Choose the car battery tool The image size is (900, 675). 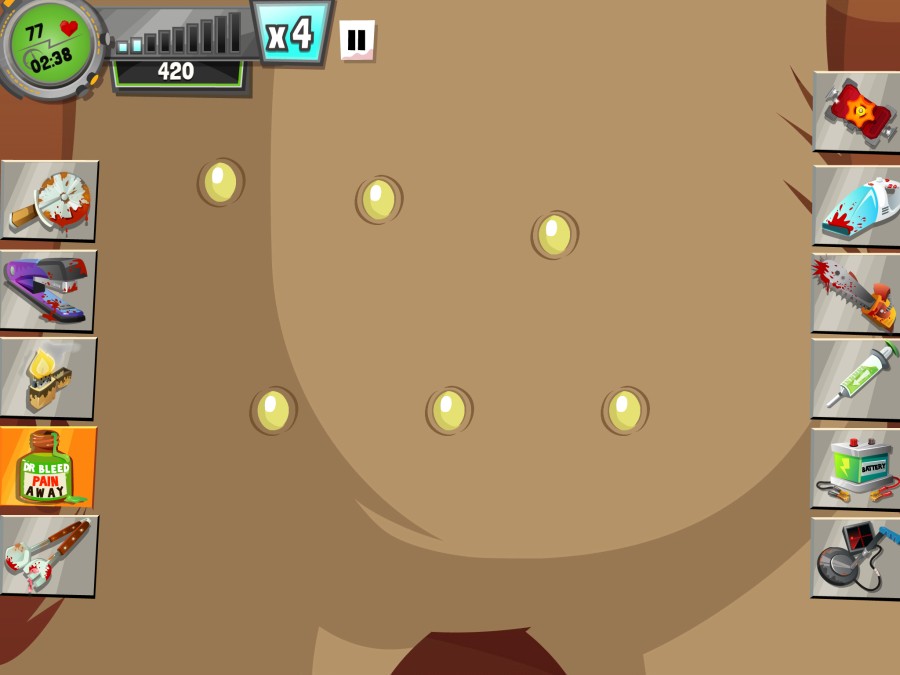pos(856,469)
